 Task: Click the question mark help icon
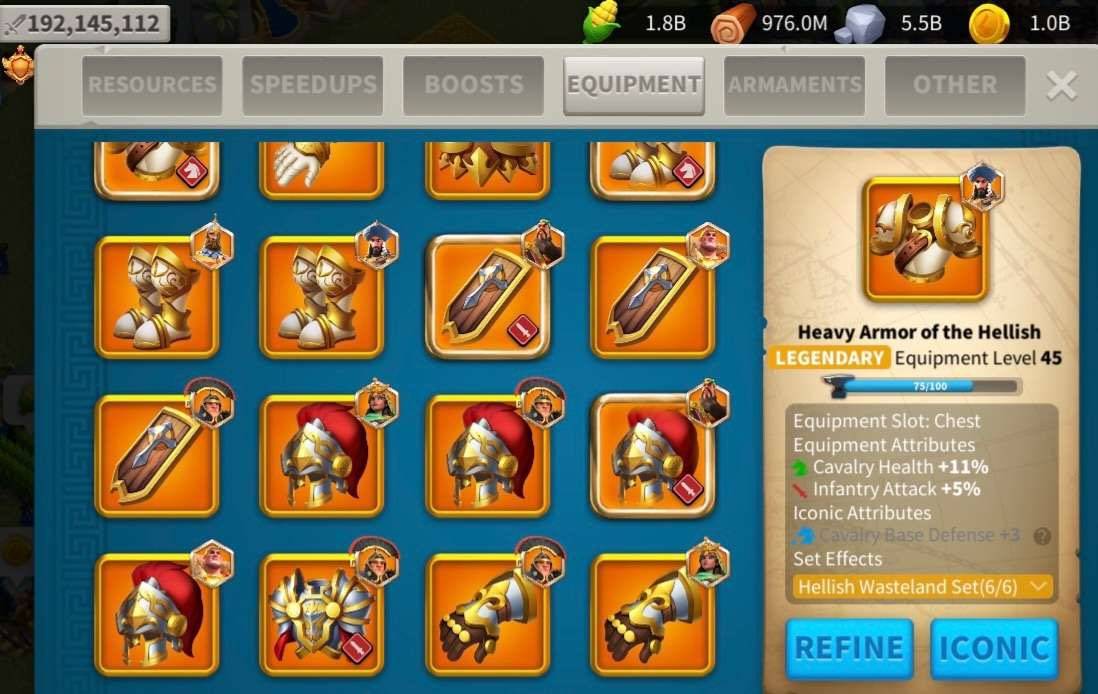[1042, 536]
